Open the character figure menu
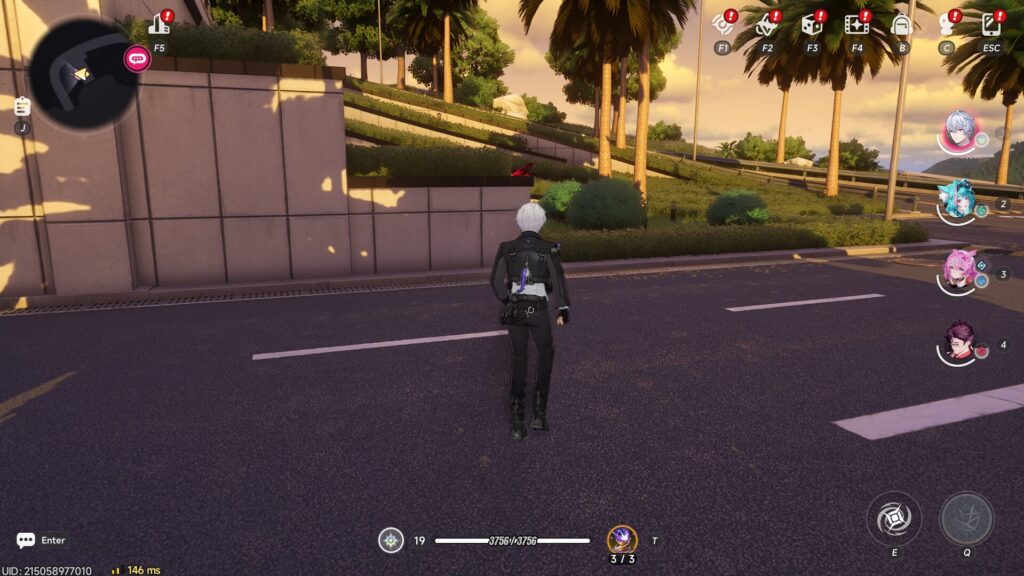Viewport: 1024px width, 576px height. [946, 25]
